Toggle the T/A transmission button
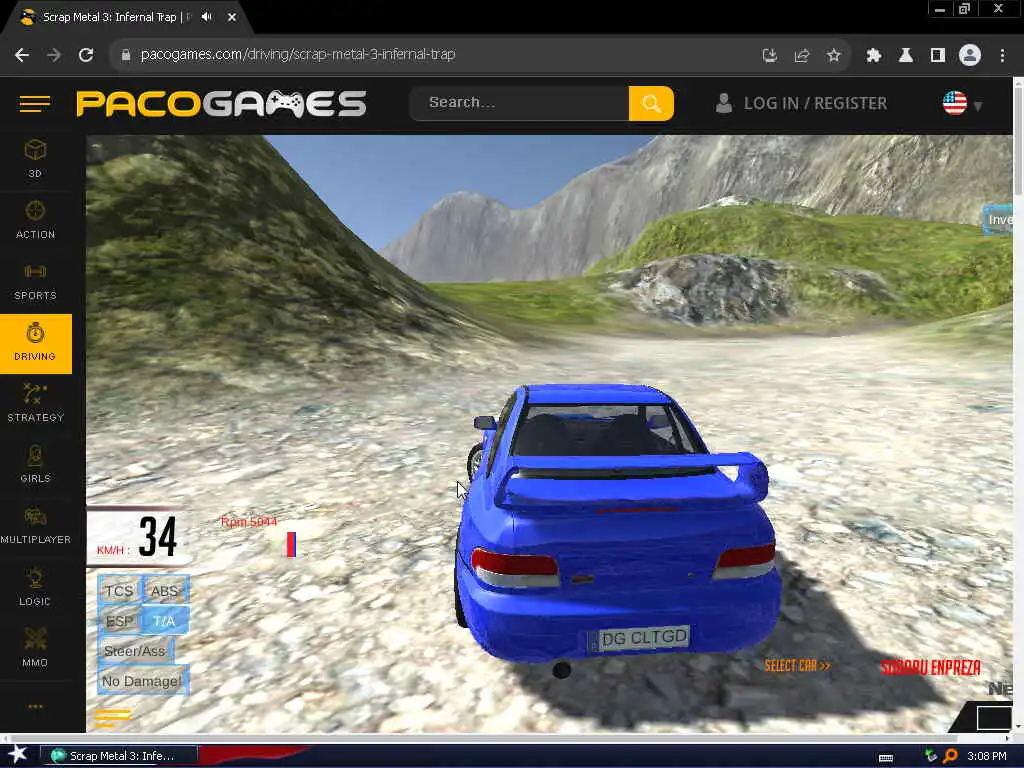This screenshot has width=1024, height=768. (x=165, y=621)
